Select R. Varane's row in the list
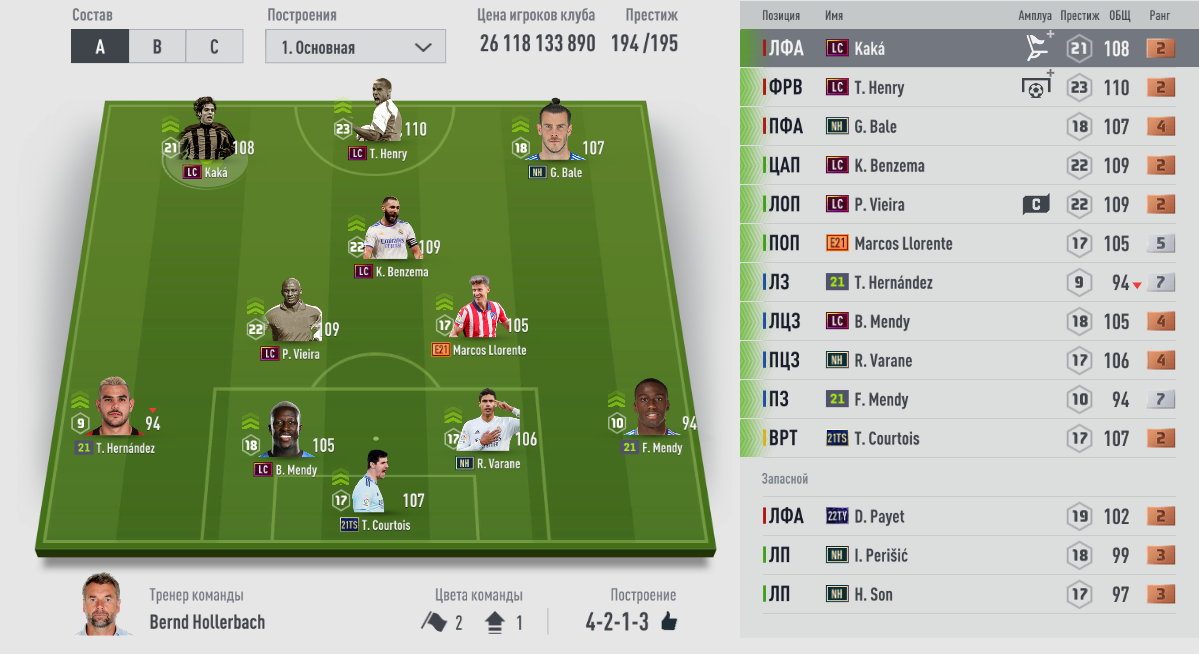The image size is (1199, 654). (968, 361)
